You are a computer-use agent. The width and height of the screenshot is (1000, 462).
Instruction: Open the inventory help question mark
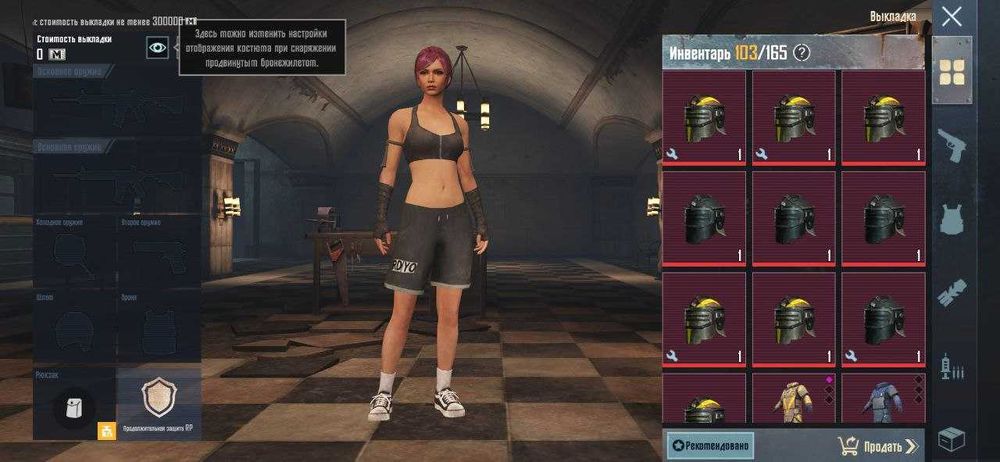[x=801, y=53]
